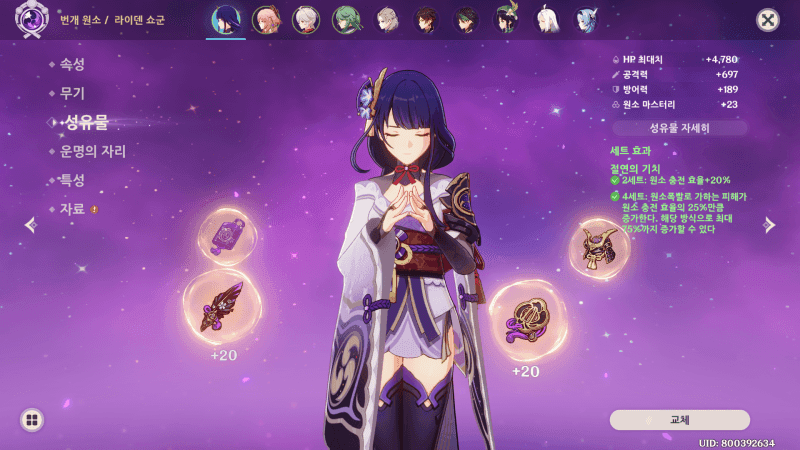Screen dimensions: 800x450
Task: Switch to the 성유물 artifacts section
Action: coord(85,122)
